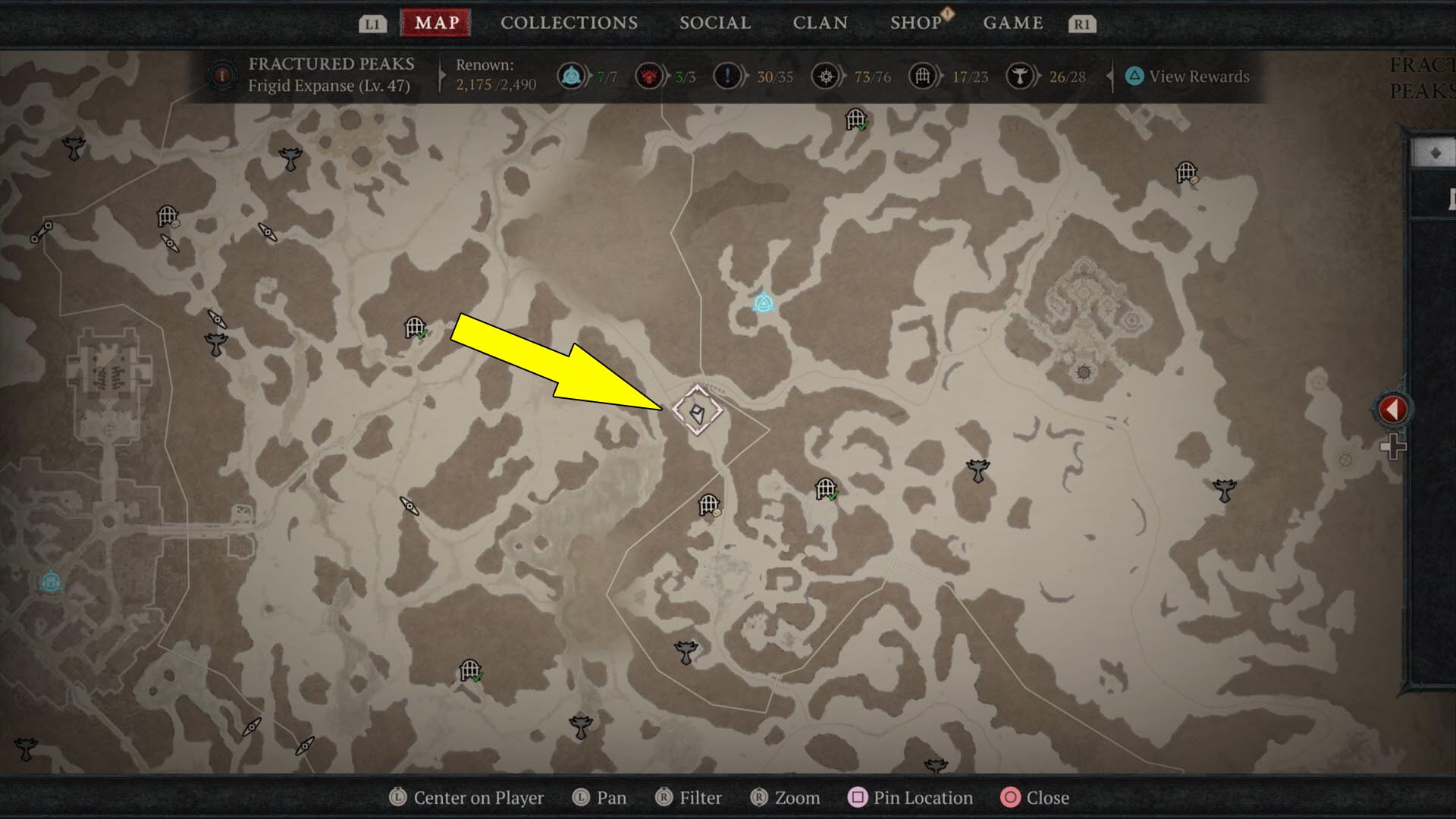This screenshot has height=819, width=1456.
Task: Open the SHOP tab with notification badge
Action: point(916,23)
